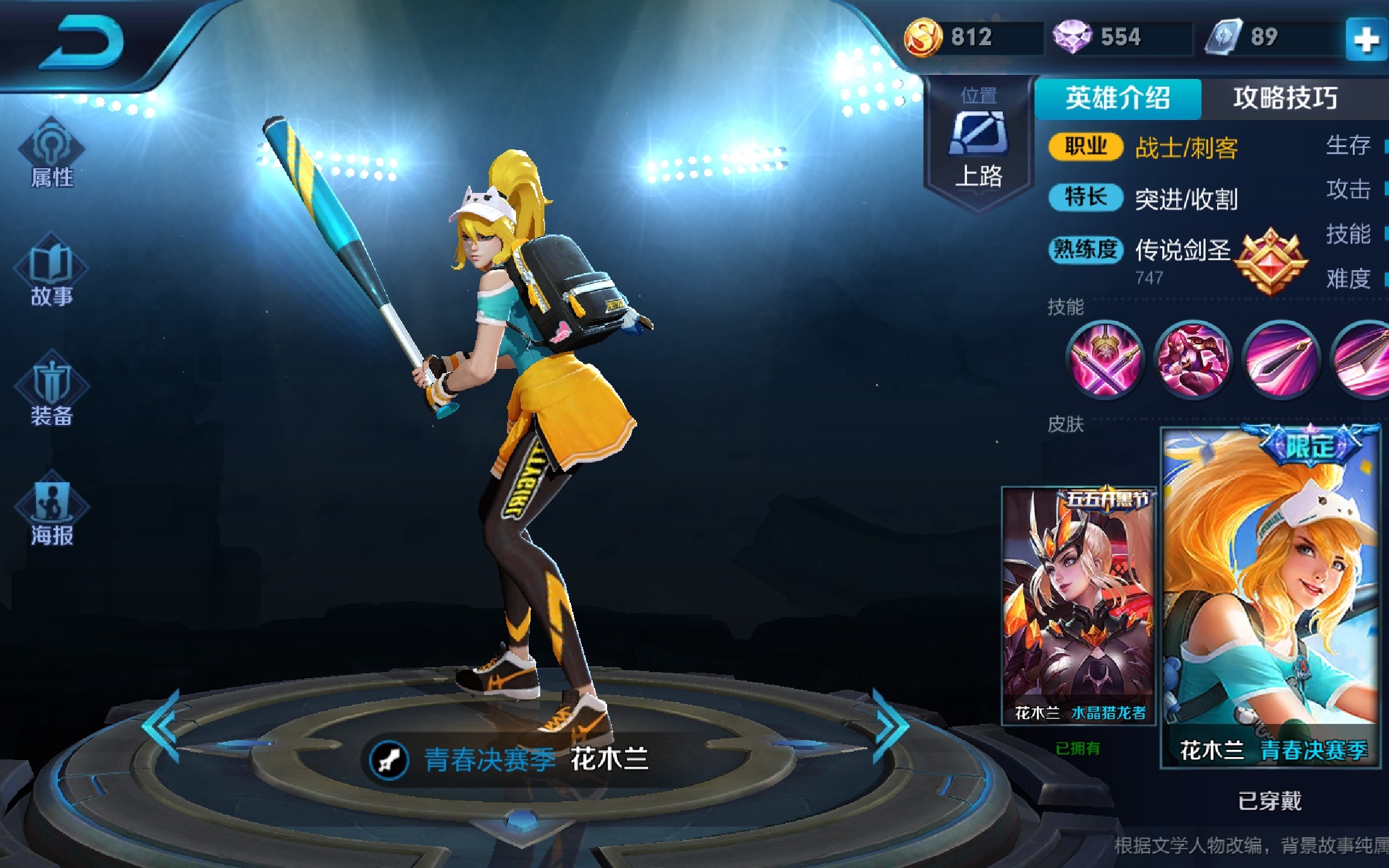View the third skill icon with dark blade
Screen dimensions: 1389x868
(1282, 359)
